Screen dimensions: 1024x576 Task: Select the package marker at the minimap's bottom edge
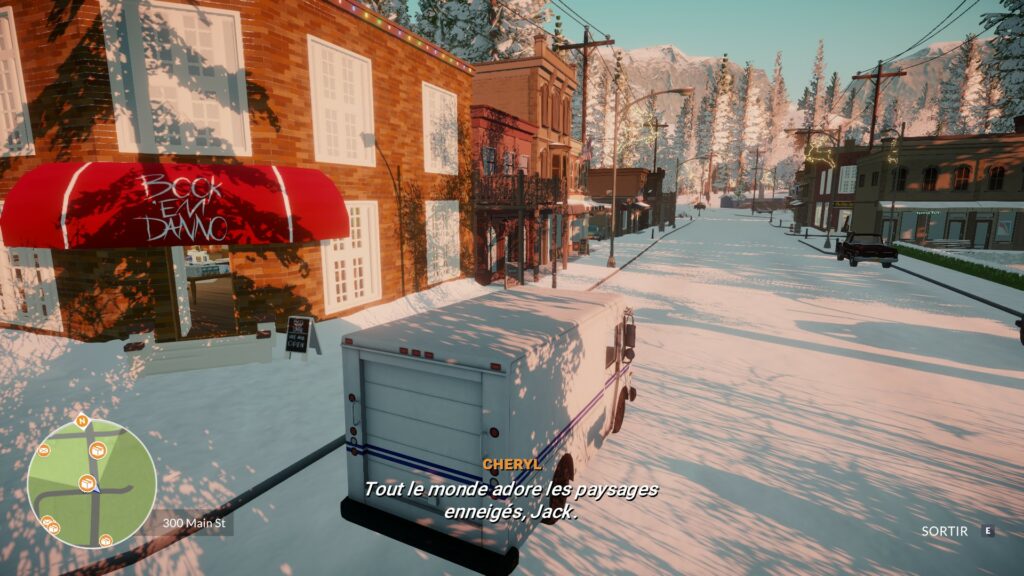point(105,540)
